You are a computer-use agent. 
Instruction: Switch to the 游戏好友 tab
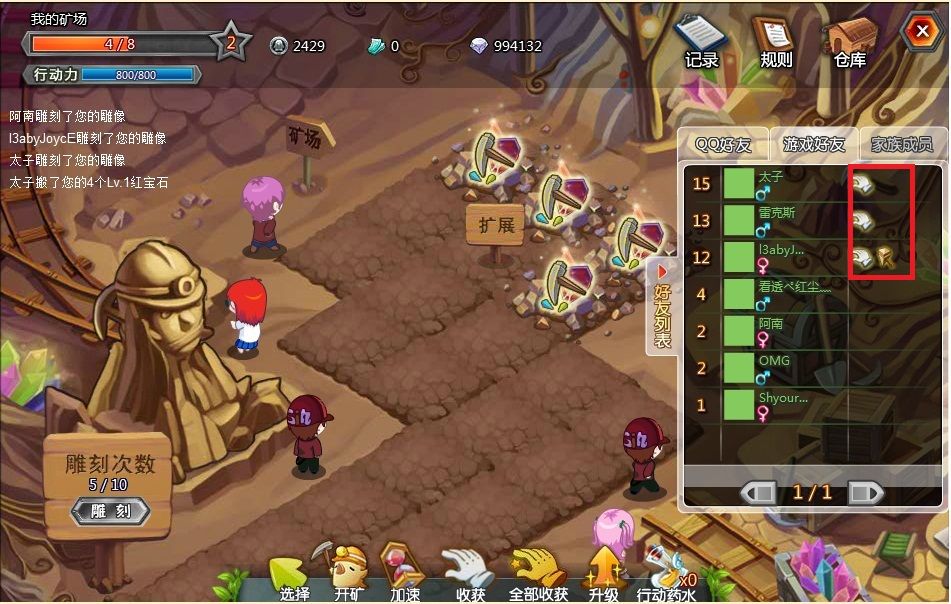click(x=813, y=145)
